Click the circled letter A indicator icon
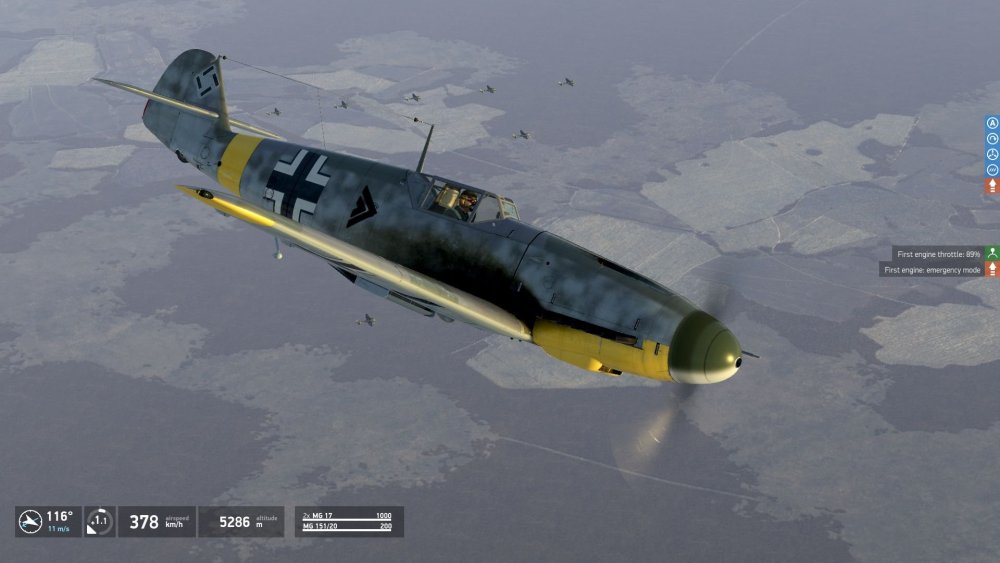Image resolution: width=1000 pixels, height=563 pixels. coord(992,124)
